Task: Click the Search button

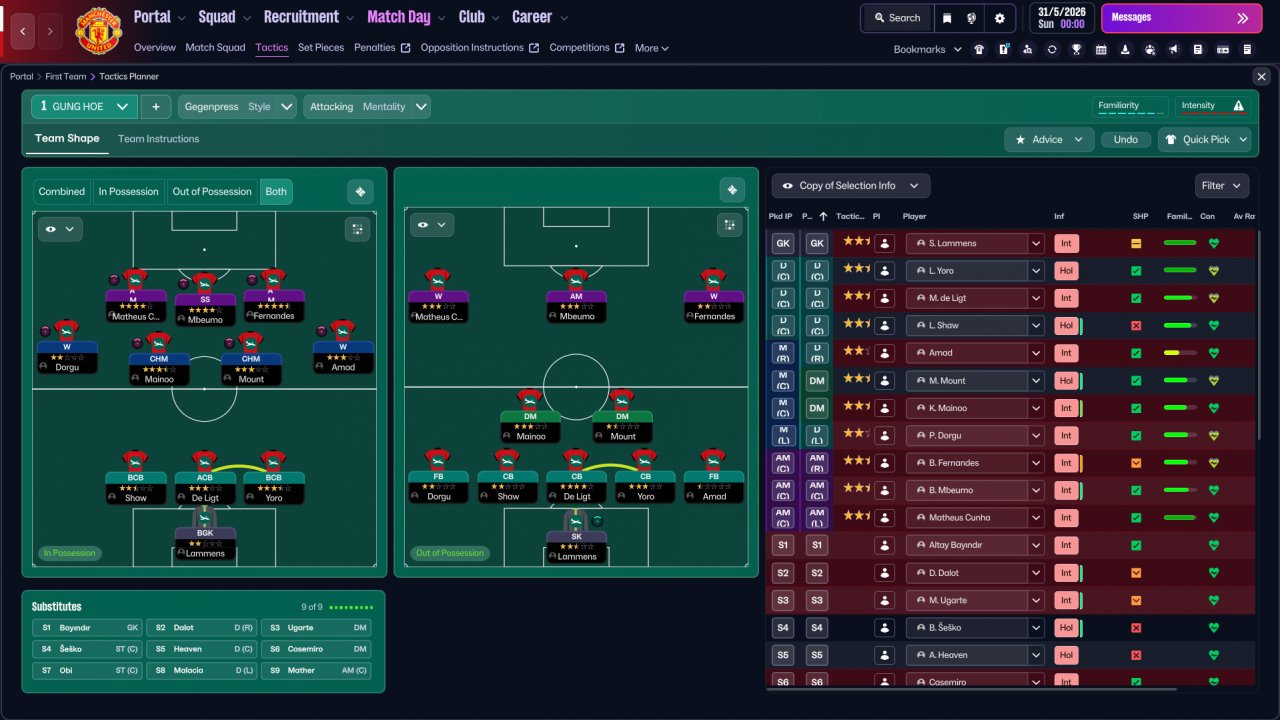Action: click(896, 18)
